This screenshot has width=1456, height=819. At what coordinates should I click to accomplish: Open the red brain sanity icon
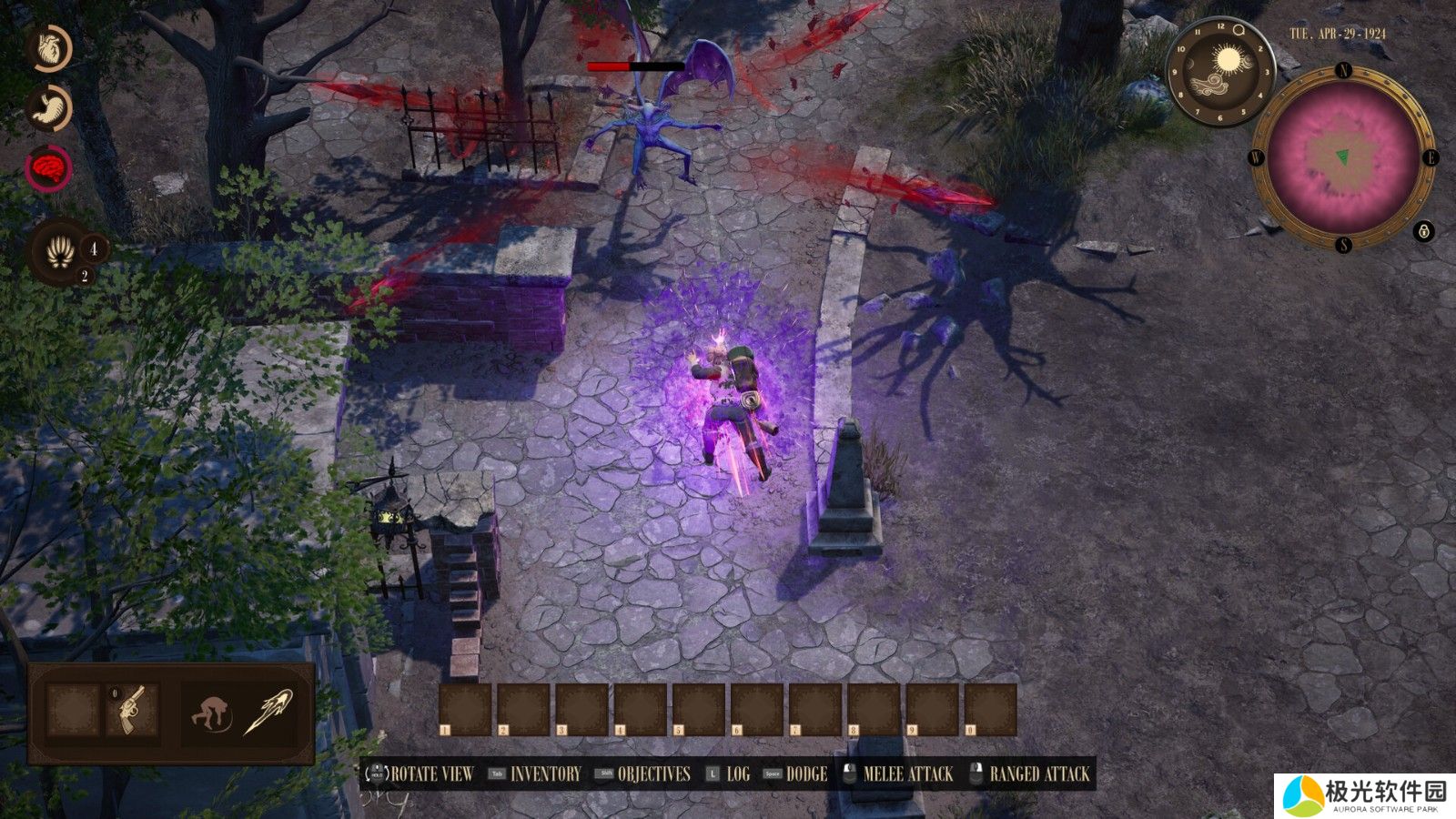[48, 167]
